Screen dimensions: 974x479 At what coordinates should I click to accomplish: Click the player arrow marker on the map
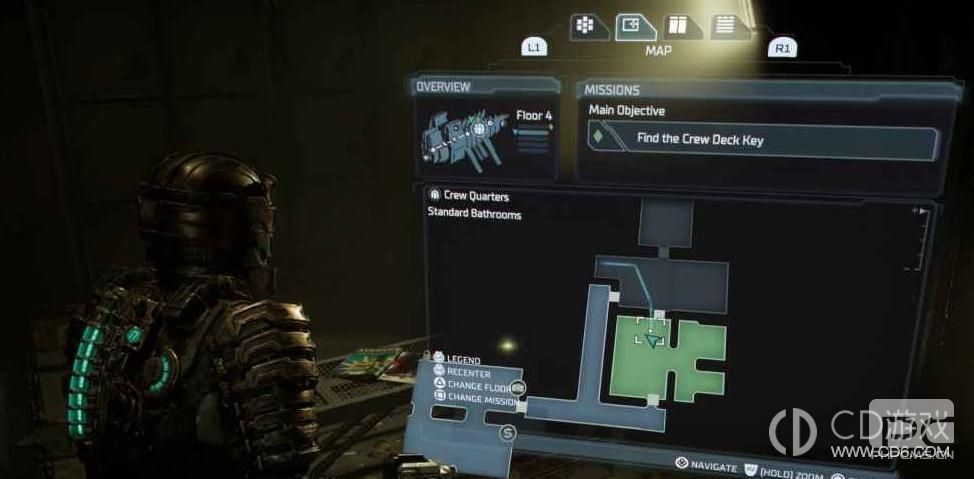654,341
